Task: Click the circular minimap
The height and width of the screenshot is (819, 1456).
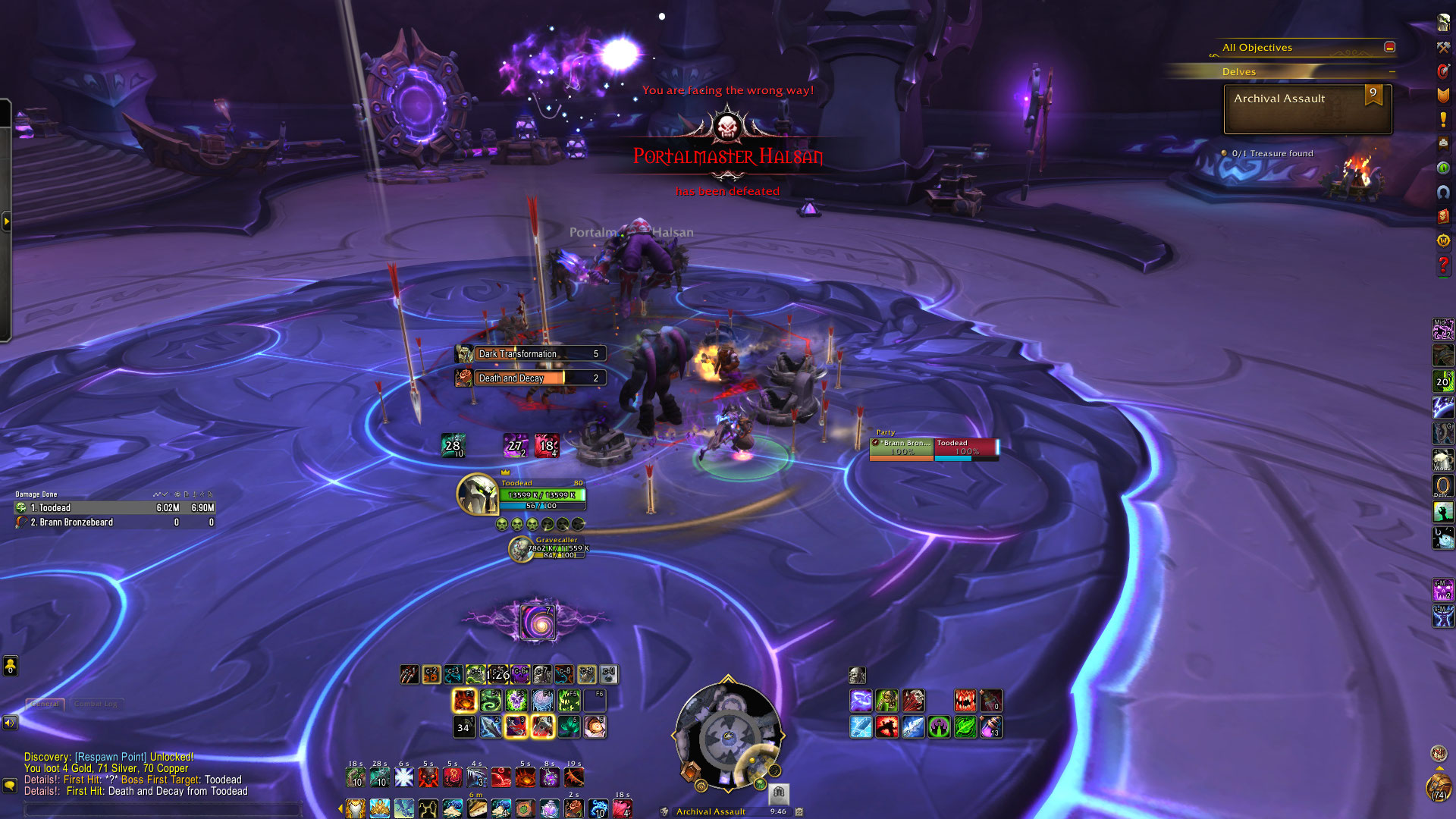Action: pos(727,734)
